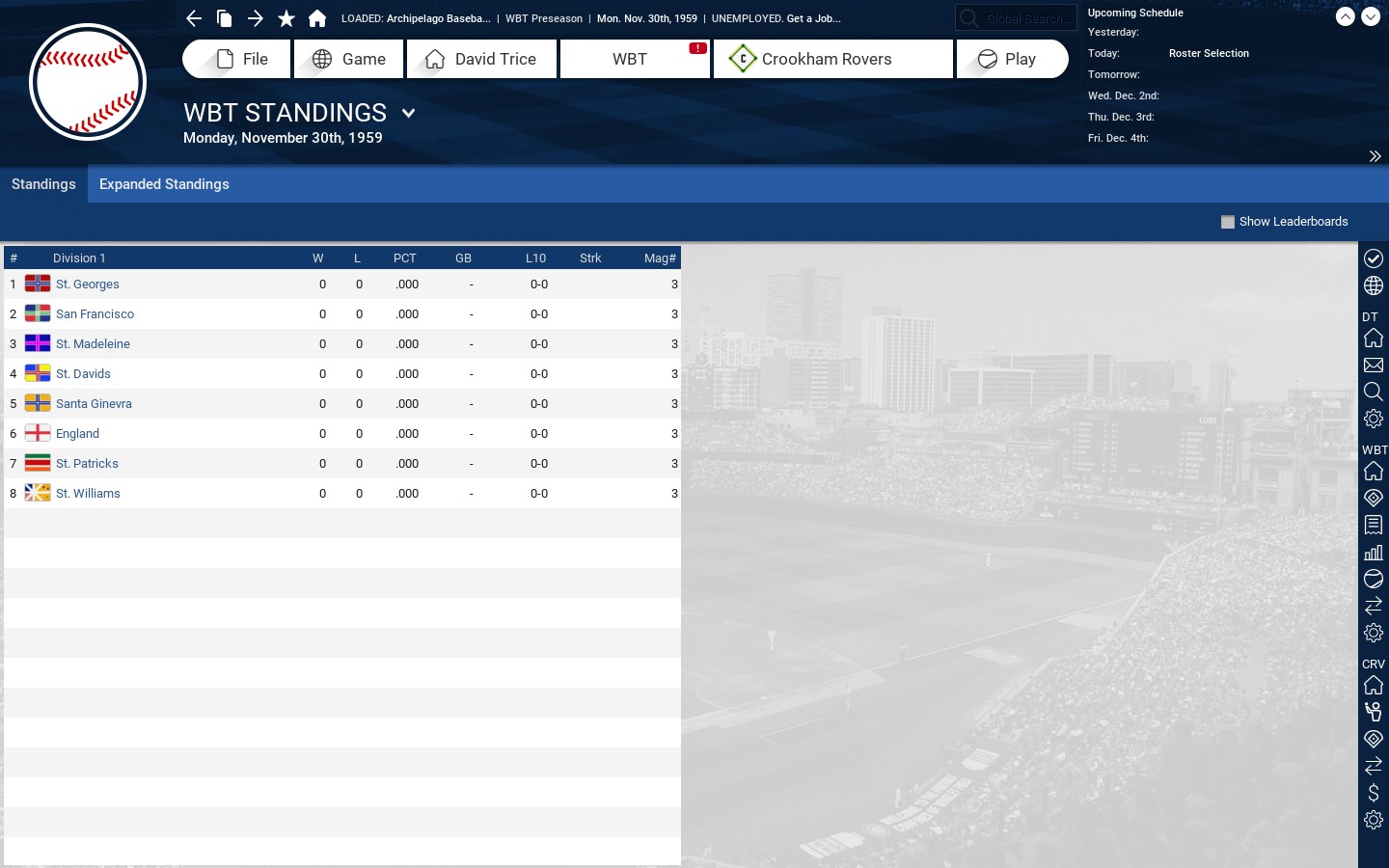Open David Trice's mail inbox icon
This screenshot has height=868, width=1389.
pos(1374,366)
